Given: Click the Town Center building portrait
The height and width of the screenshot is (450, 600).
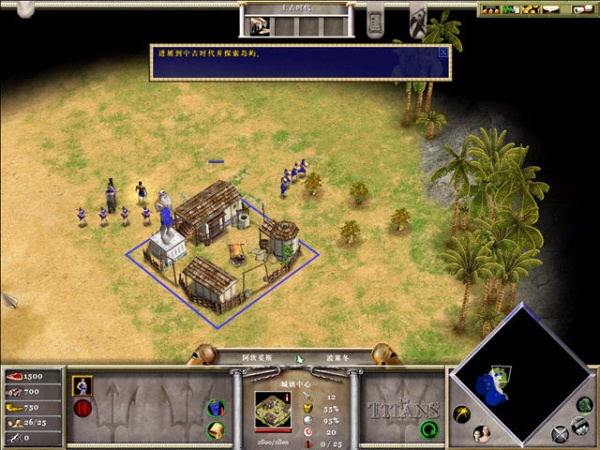Looking at the screenshot, I should (271, 408).
